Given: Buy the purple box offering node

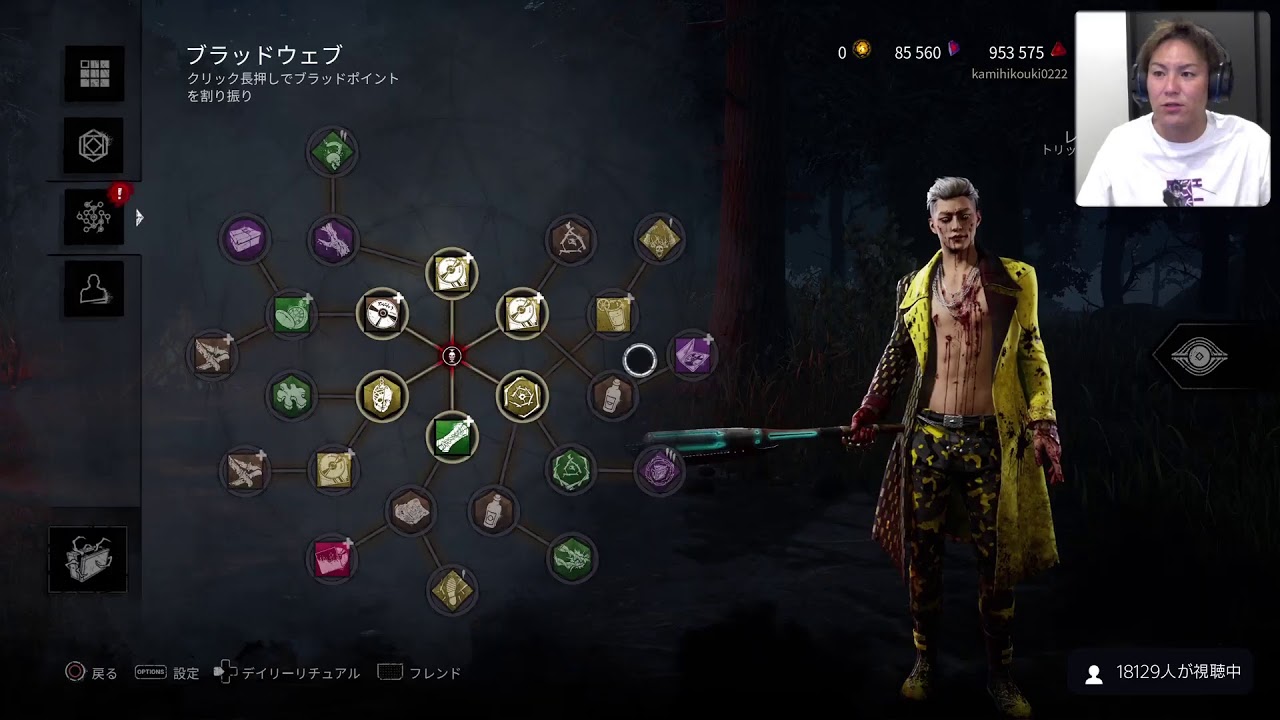Looking at the screenshot, I should click(244, 240).
